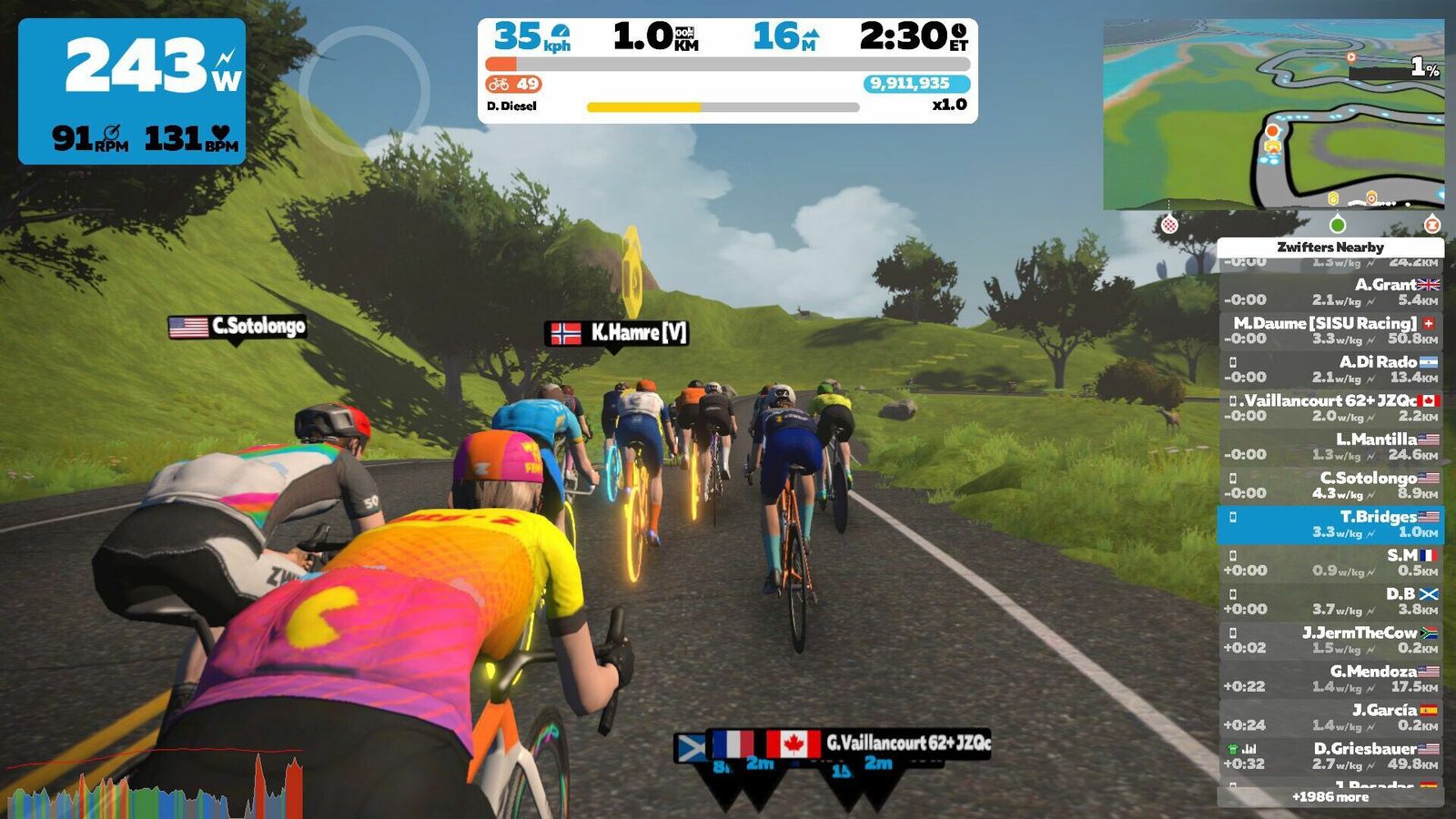This screenshot has height=819, width=1456.
Task: Select C.Sotolongo's row in Zwifters Nearby list
Action: (x=1330, y=485)
